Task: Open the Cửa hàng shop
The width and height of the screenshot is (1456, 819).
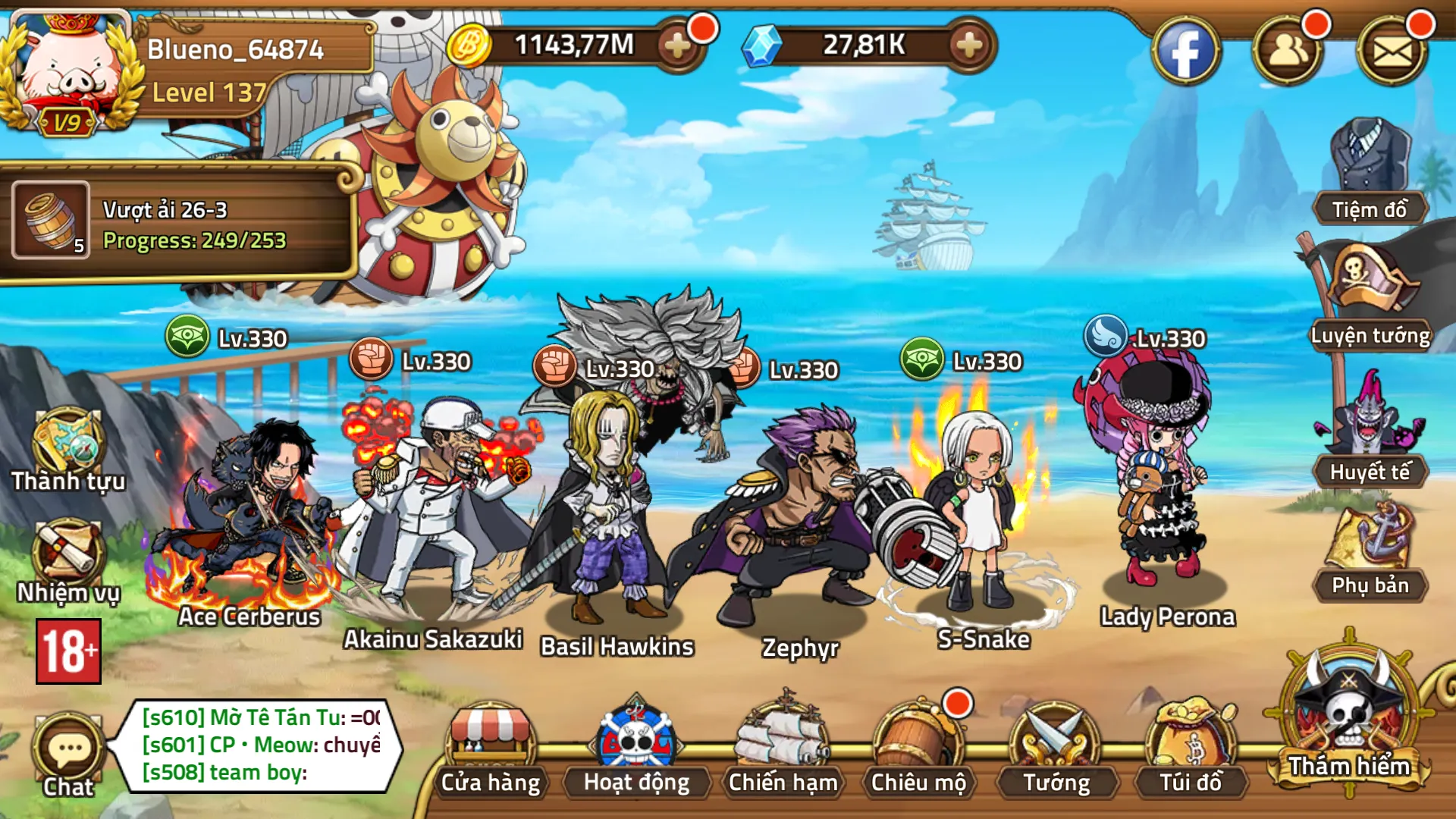Action: click(491, 747)
